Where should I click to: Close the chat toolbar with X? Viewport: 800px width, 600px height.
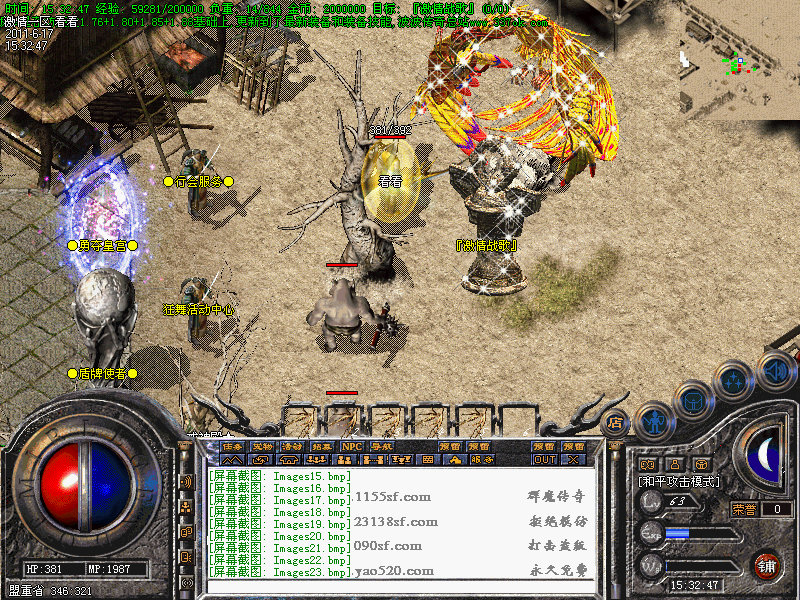click(573, 460)
